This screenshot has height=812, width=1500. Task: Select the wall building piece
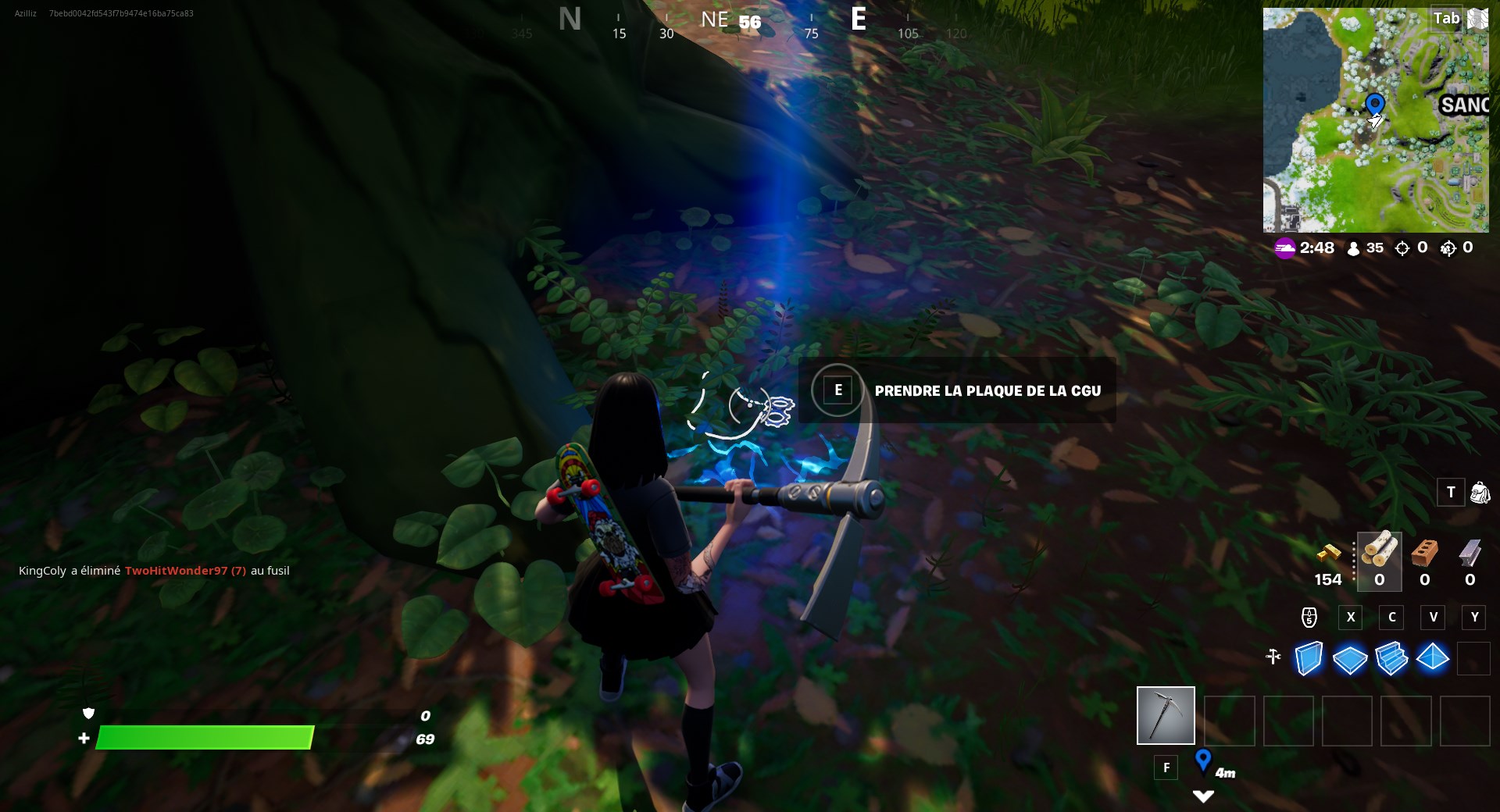click(1308, 660)
